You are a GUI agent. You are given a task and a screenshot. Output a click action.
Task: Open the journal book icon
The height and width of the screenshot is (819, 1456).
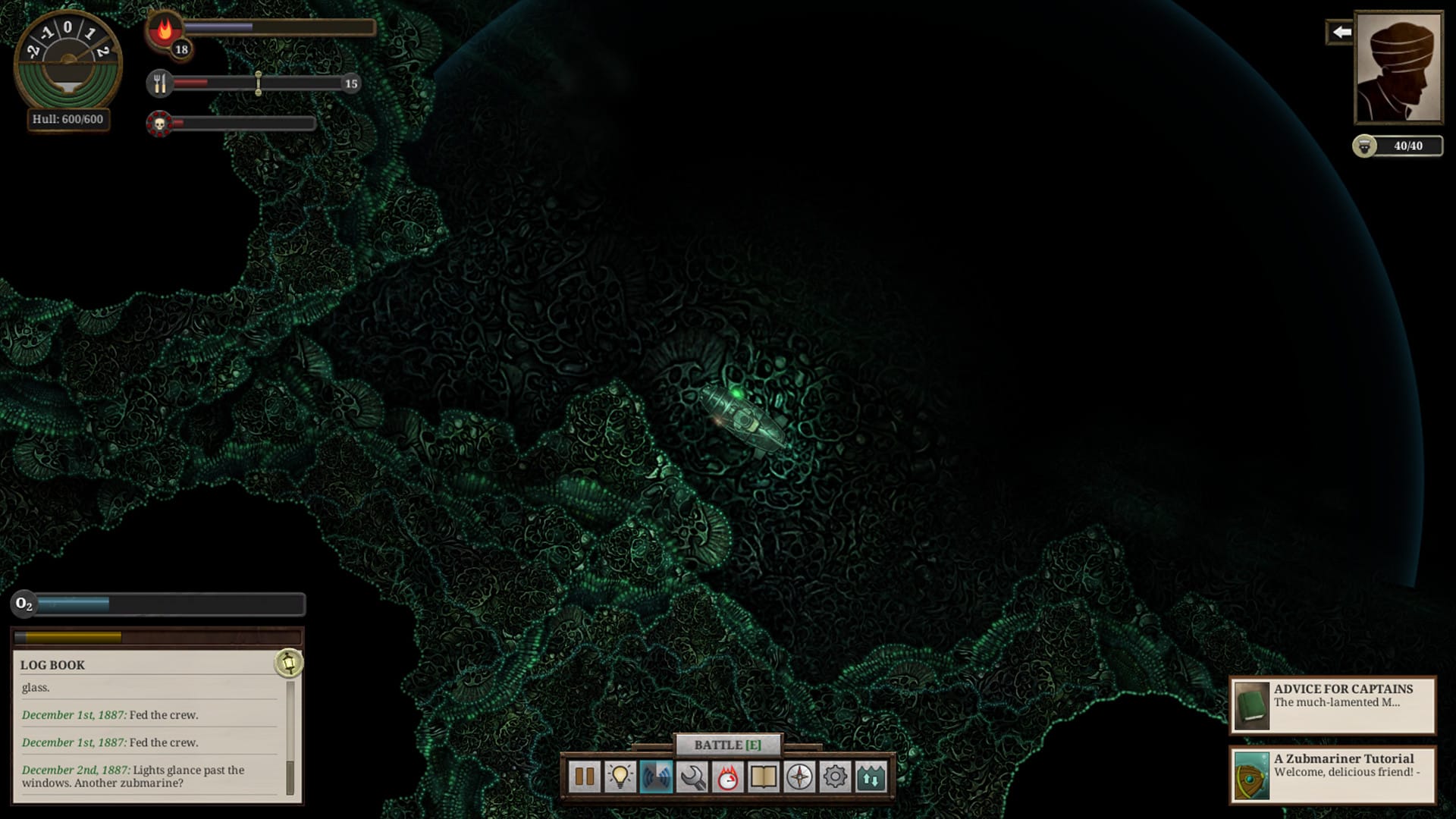(x=765, y=777)
